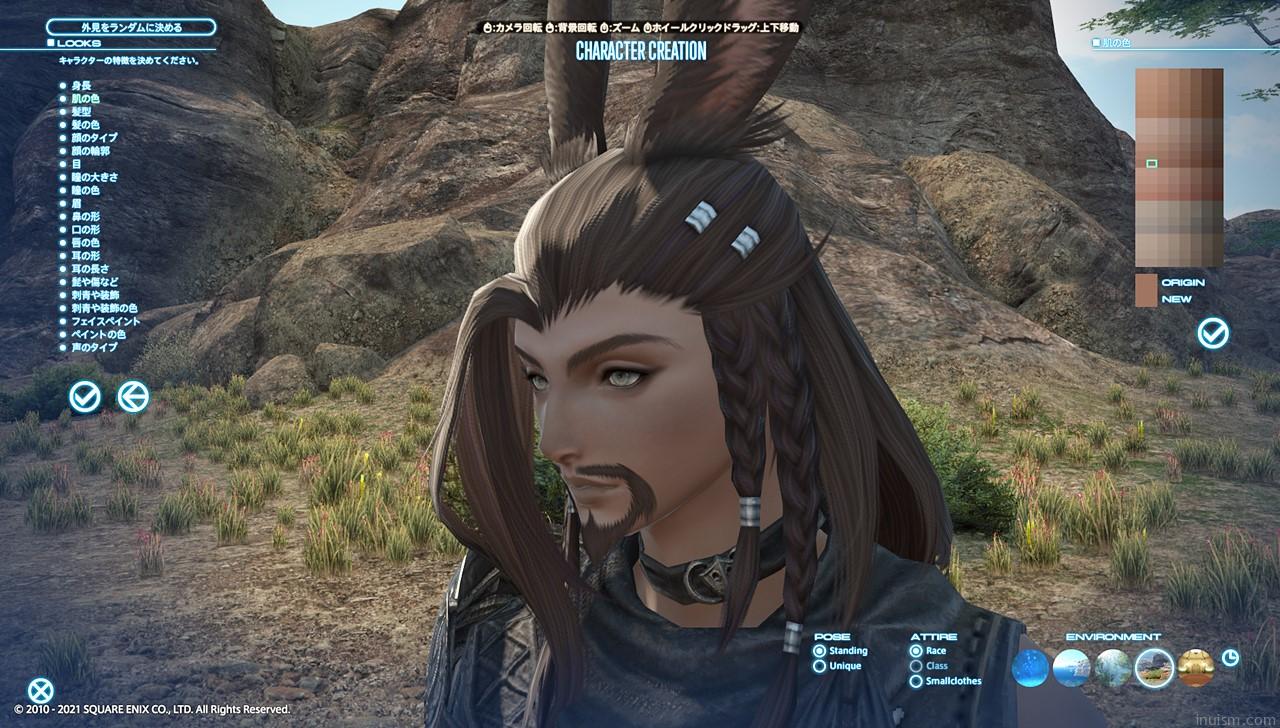1280x728 pixels.
Task: Open the 瞳の色 eye color option
Action: point(85,190)
